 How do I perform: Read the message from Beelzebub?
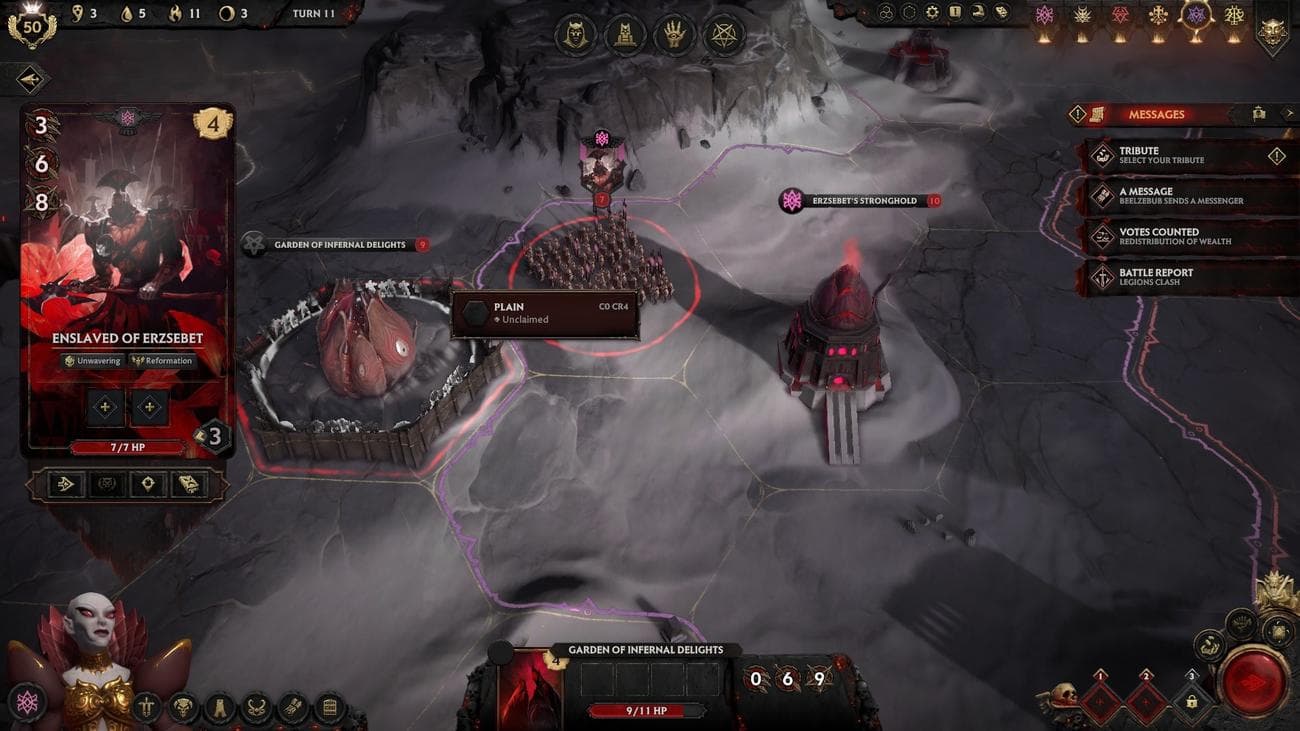coord(1180,195)
